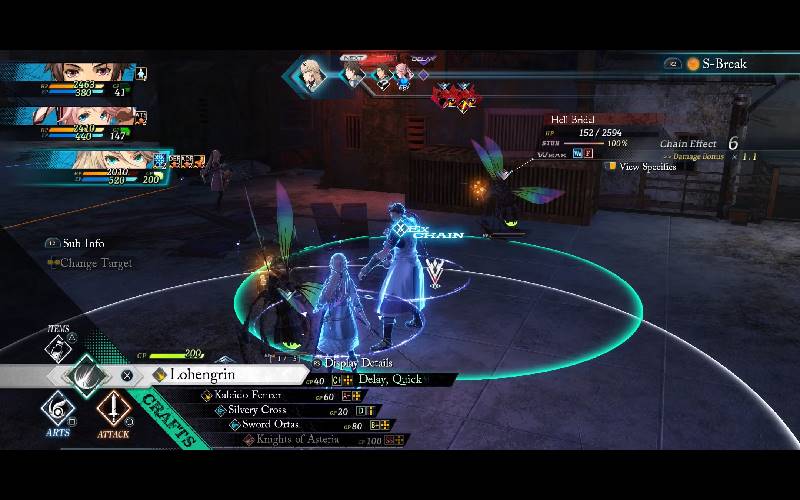
Task: Open the Items command
Action: 58,346
